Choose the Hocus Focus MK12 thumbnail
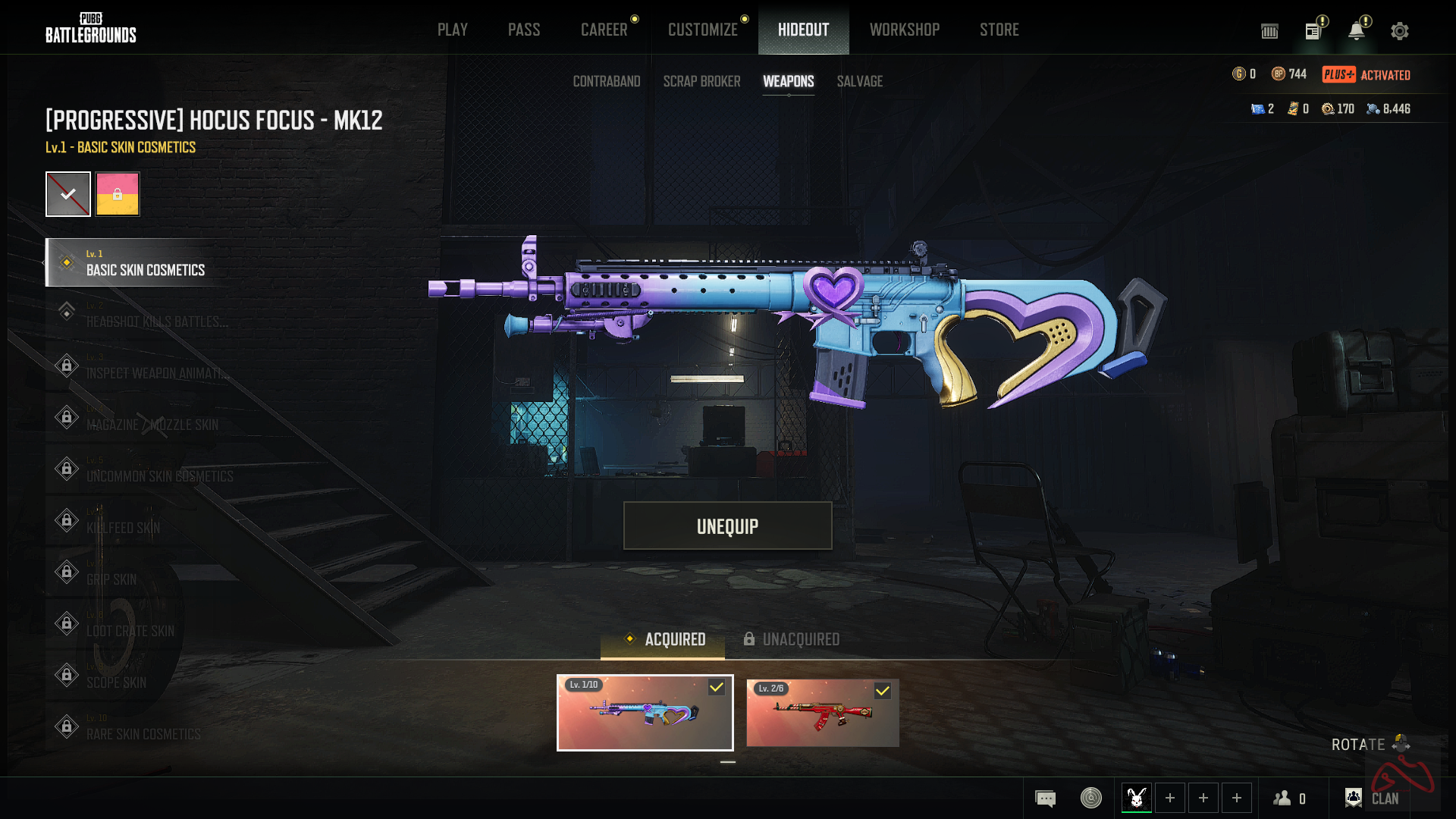 (x=645, y=713)
